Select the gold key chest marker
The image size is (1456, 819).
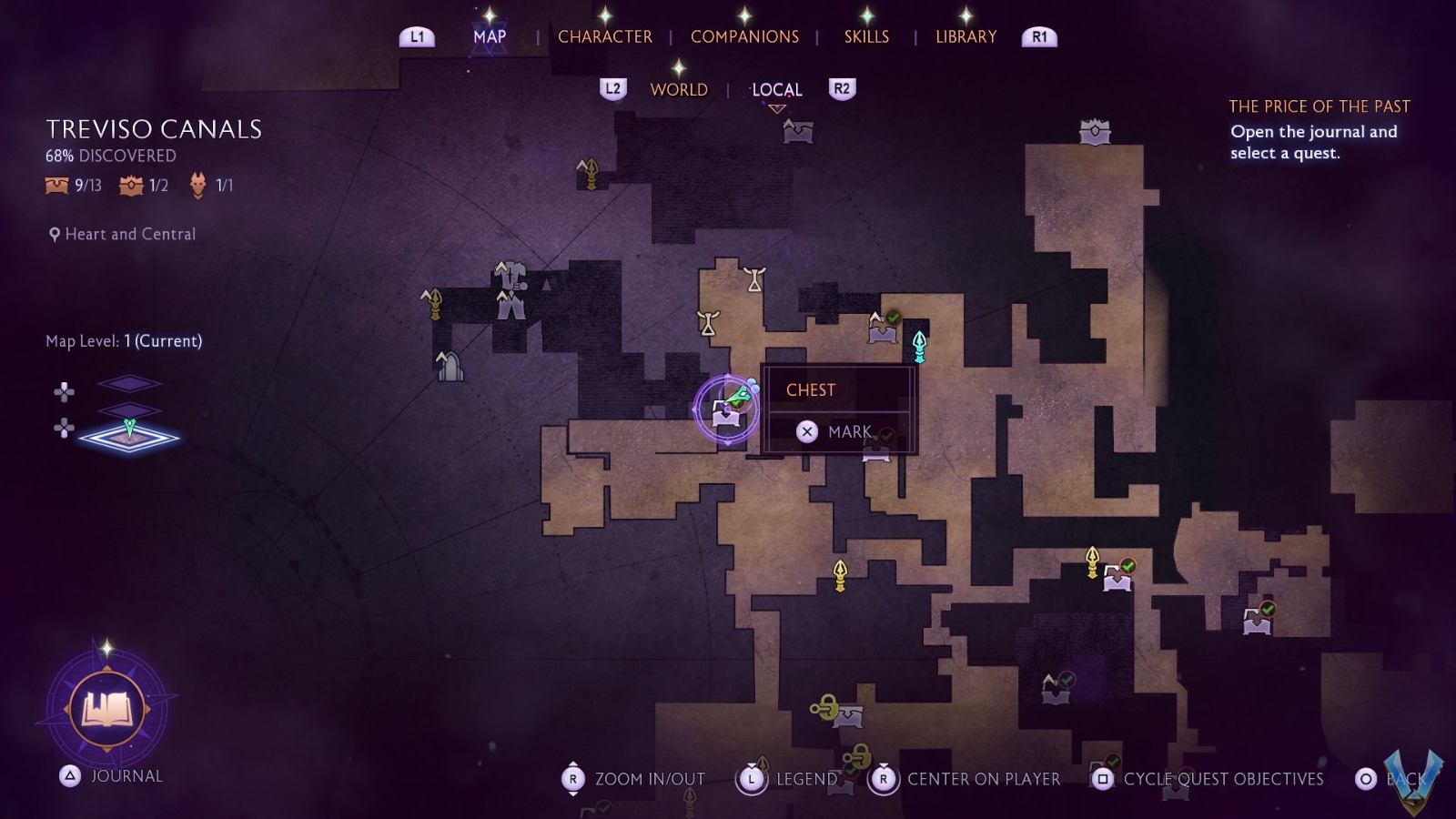click(x=837, y=711)
